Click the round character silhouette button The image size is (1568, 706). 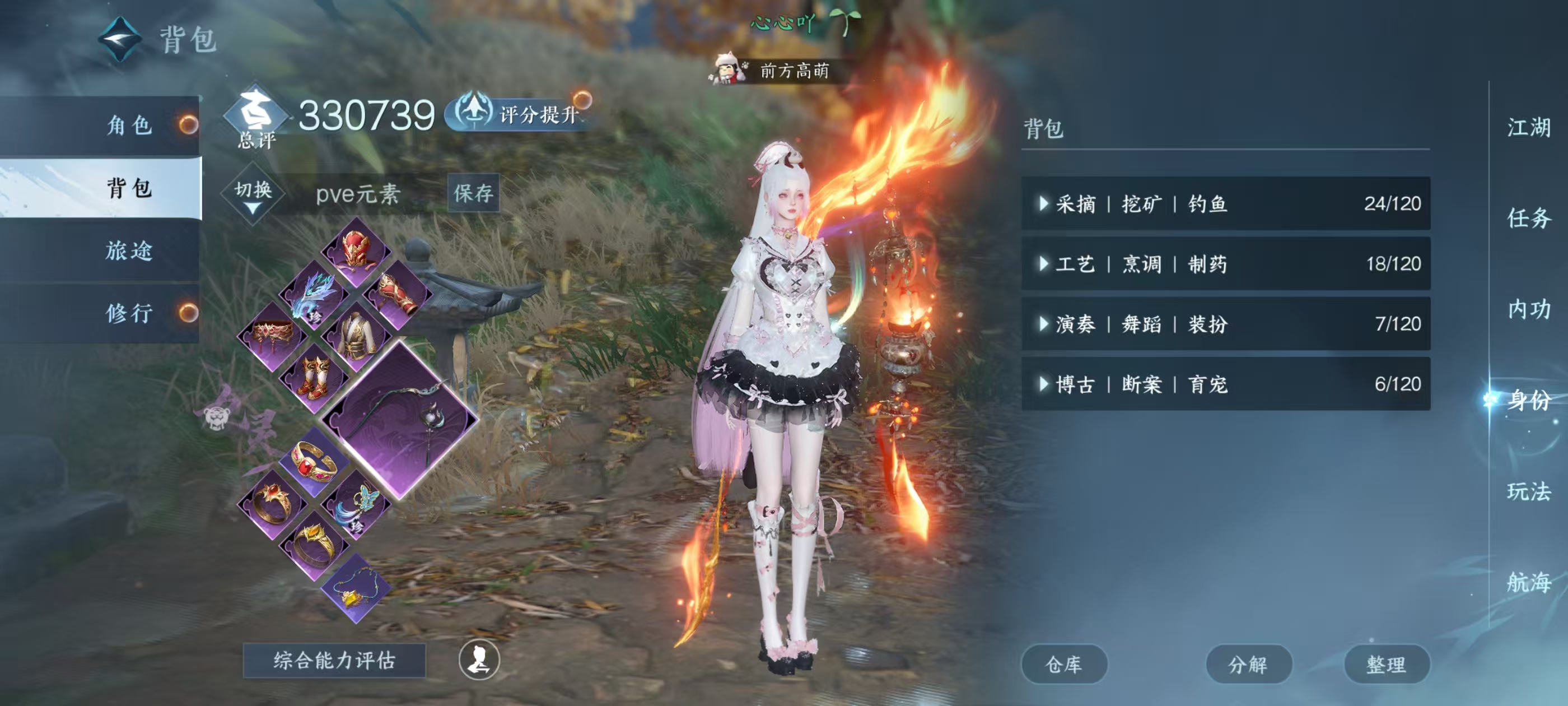point(479,659)
